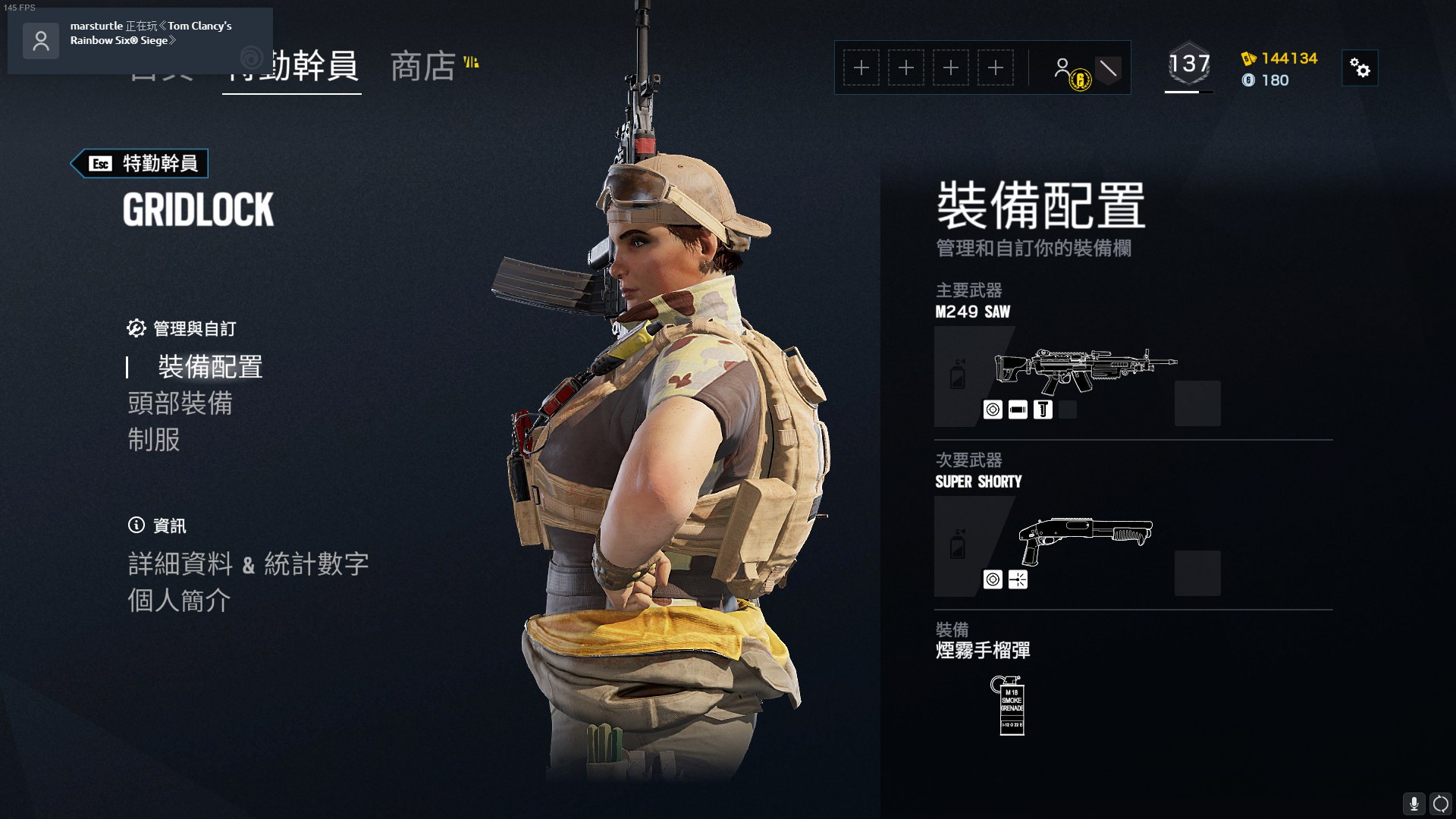Screen dimensions: 1456x819
Task: Open the 制服 uniform menu
Action: click(154, 440)
